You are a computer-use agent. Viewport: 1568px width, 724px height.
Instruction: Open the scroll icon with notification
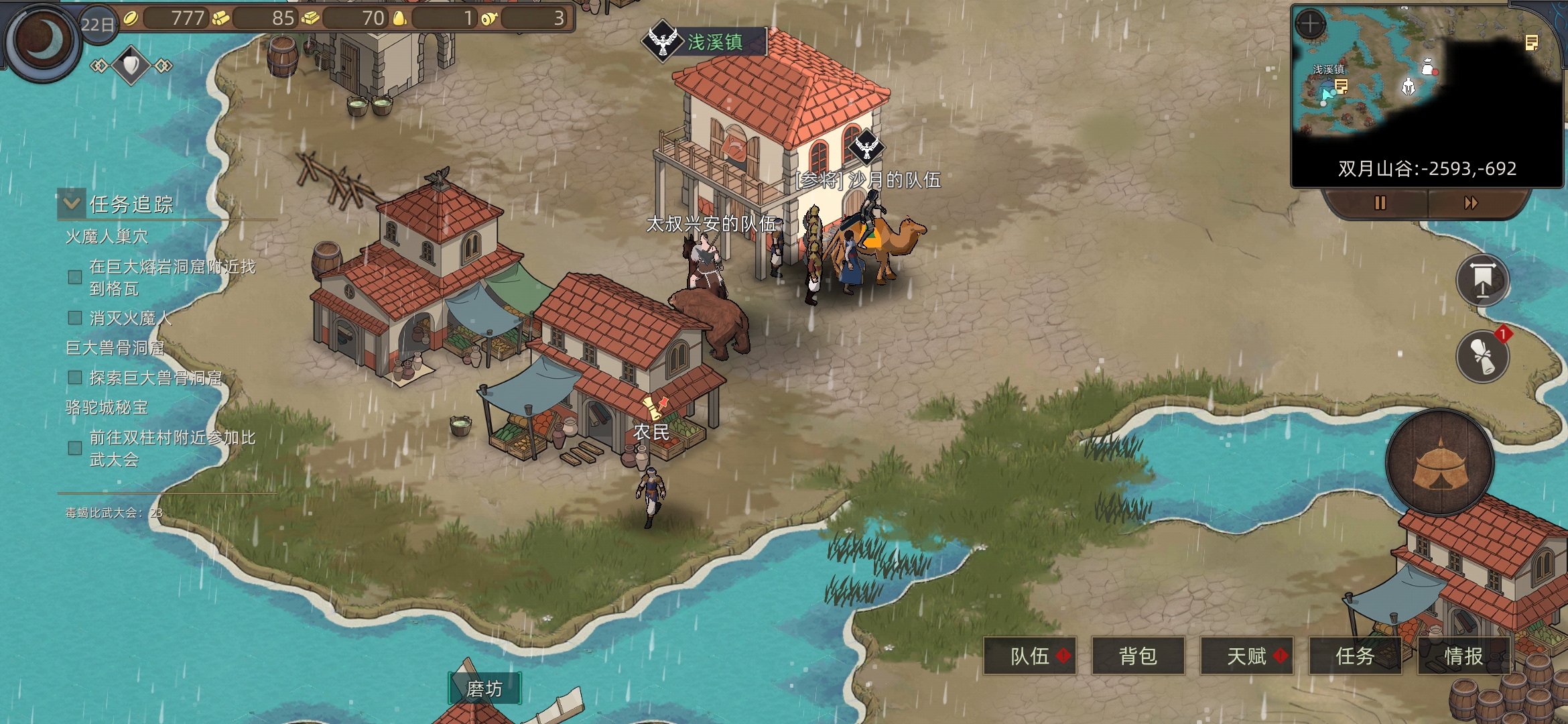[x=1482, y=356]
